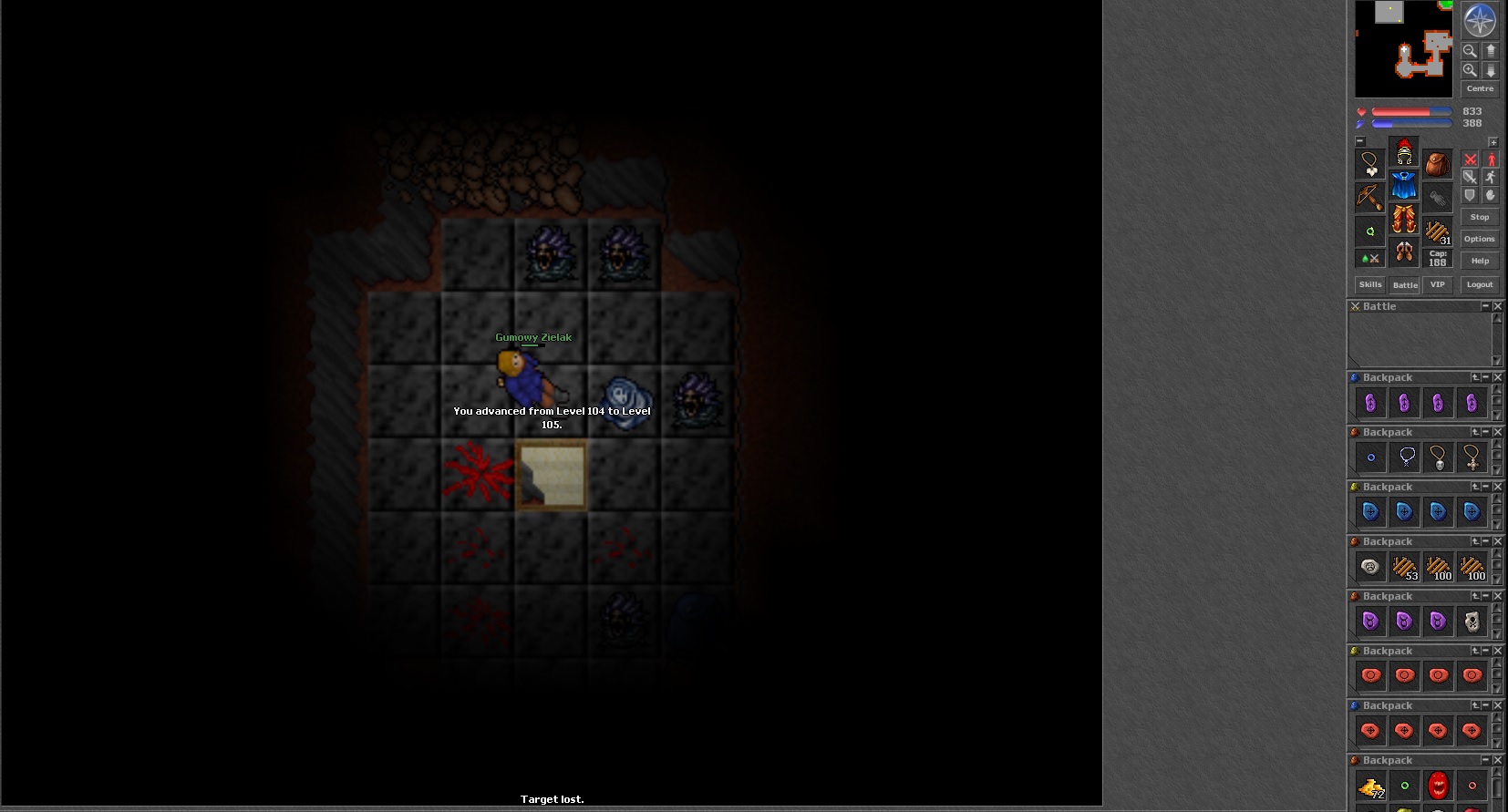Click the Help button
Viewport: 1508px width, 812px height.
click(x=1479, y=261)
